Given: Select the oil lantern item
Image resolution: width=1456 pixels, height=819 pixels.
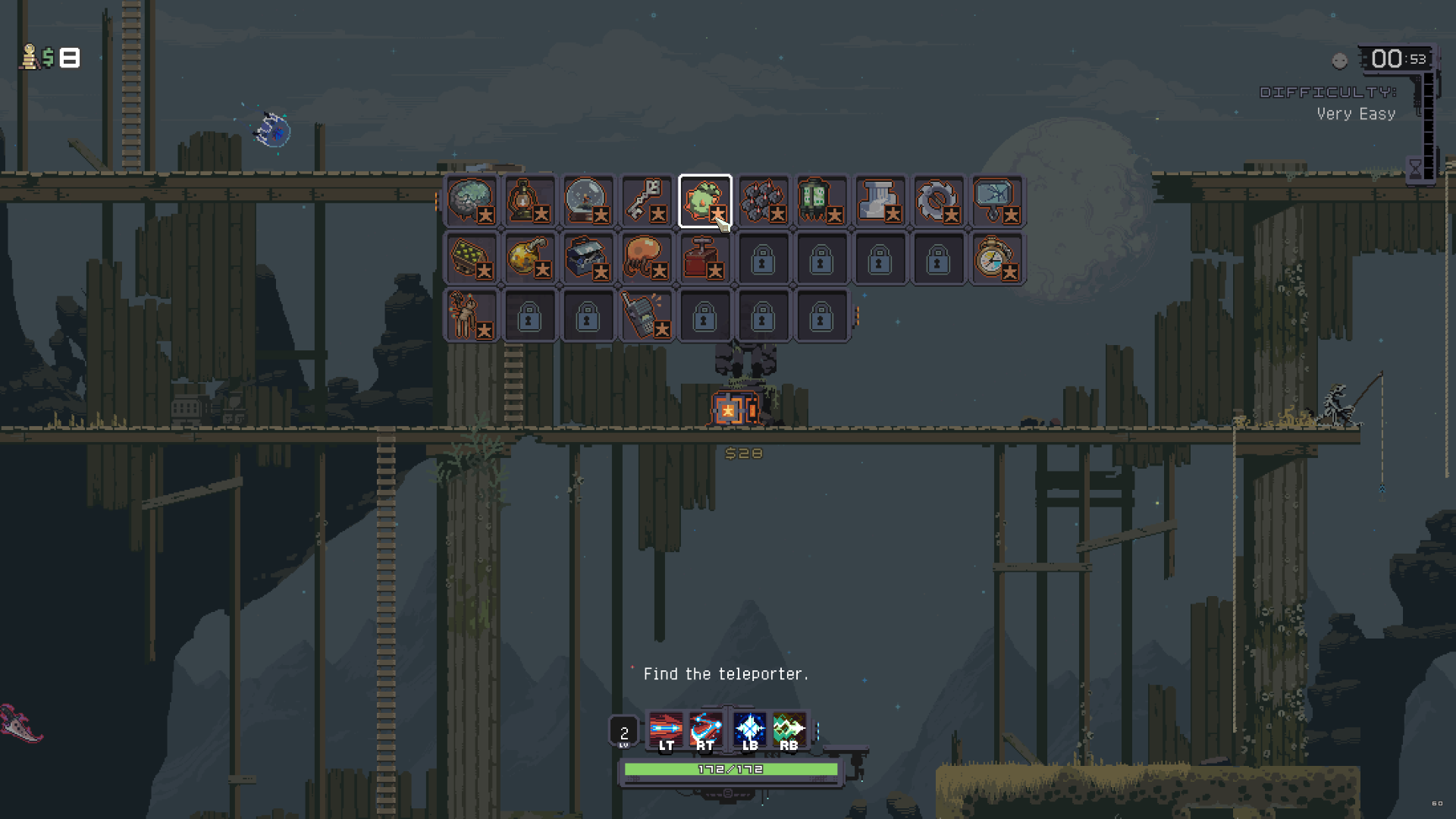Looking at the screenshot, I should (x=530, y=201).
